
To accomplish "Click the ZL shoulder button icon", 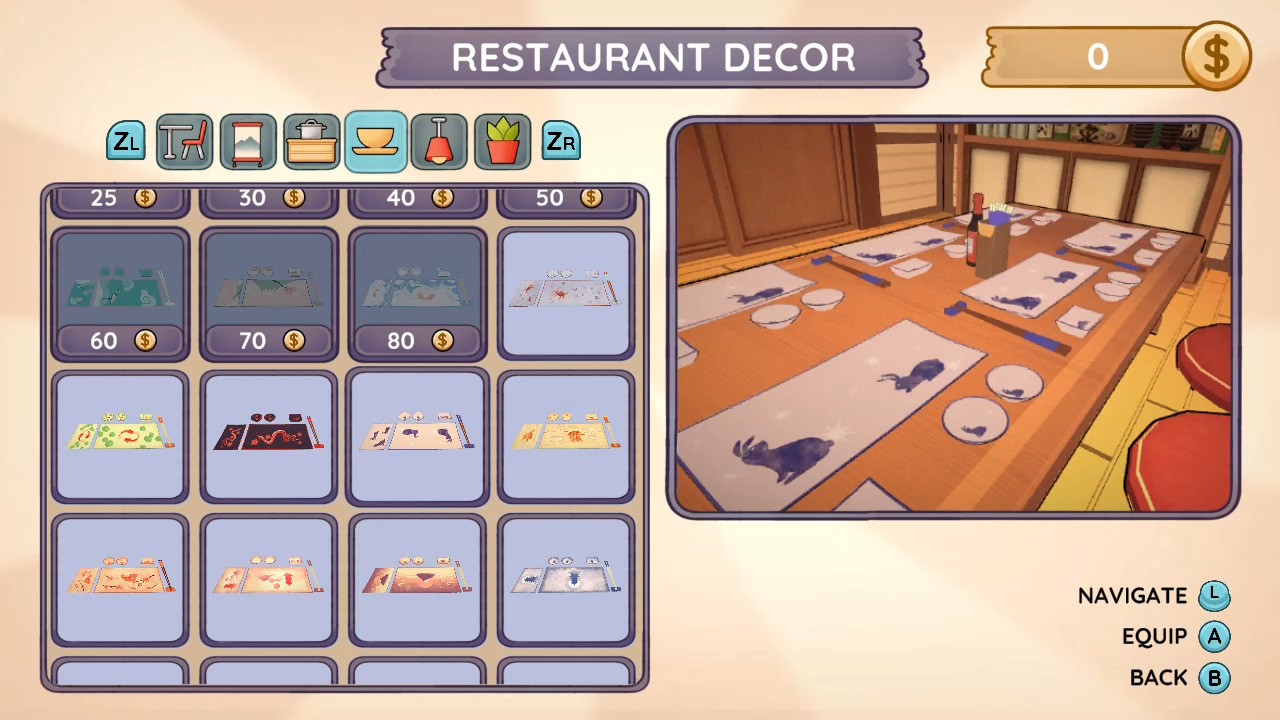I will coord(126,141).
